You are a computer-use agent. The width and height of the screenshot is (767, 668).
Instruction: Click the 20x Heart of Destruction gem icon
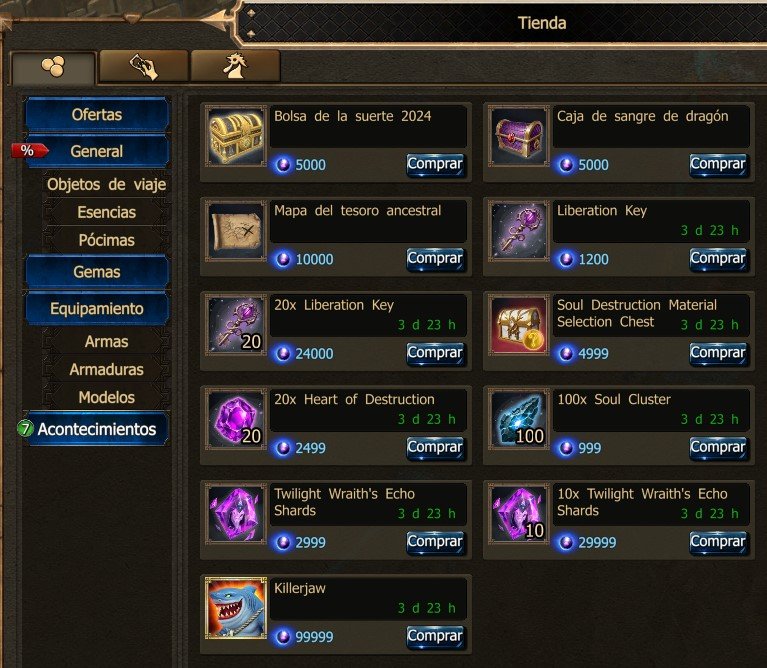(237, 419)
